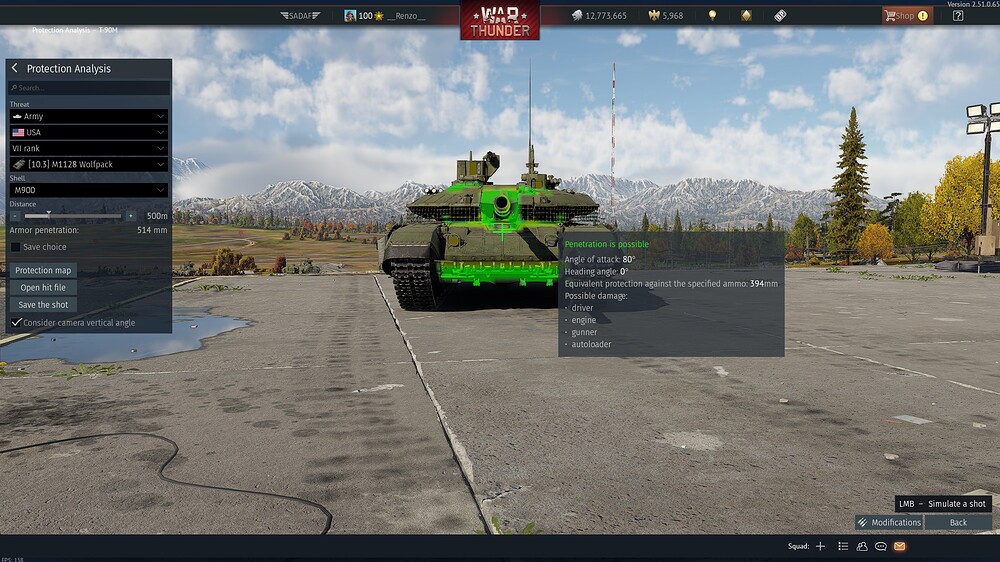Add a squad member with the plus icon
The image size is (1000, 562).
pos(820,546)
